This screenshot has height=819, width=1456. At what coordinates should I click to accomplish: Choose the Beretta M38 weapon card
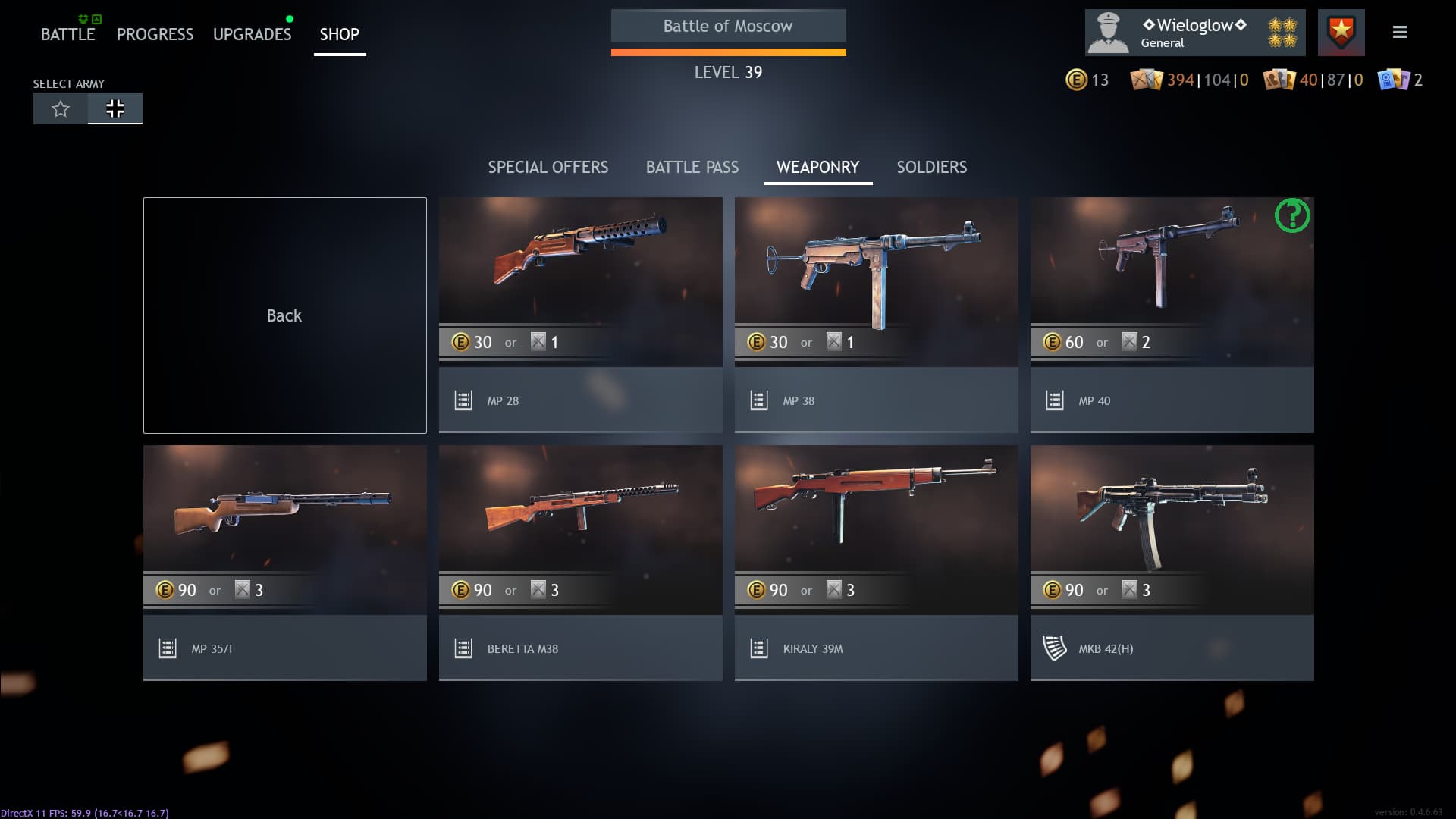pos(580,563)
